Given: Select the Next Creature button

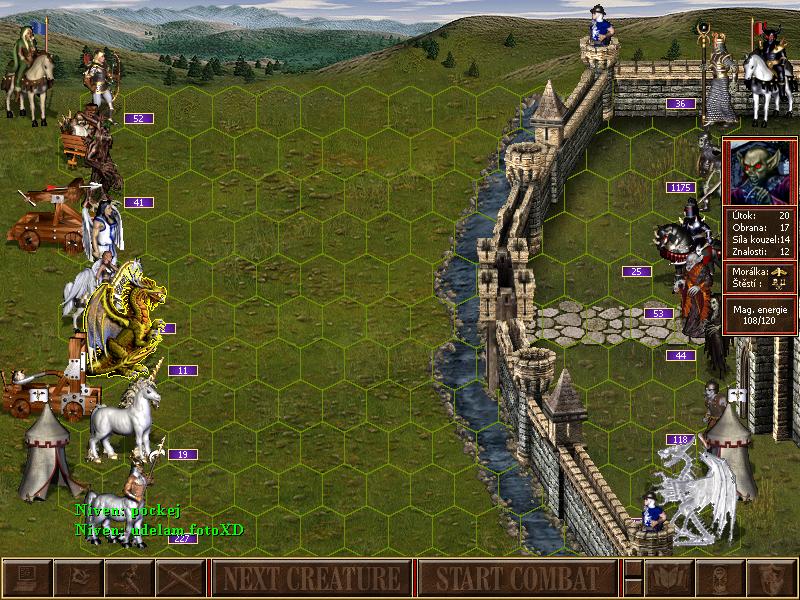Looking at the screenshot, I should click(311, 578).
